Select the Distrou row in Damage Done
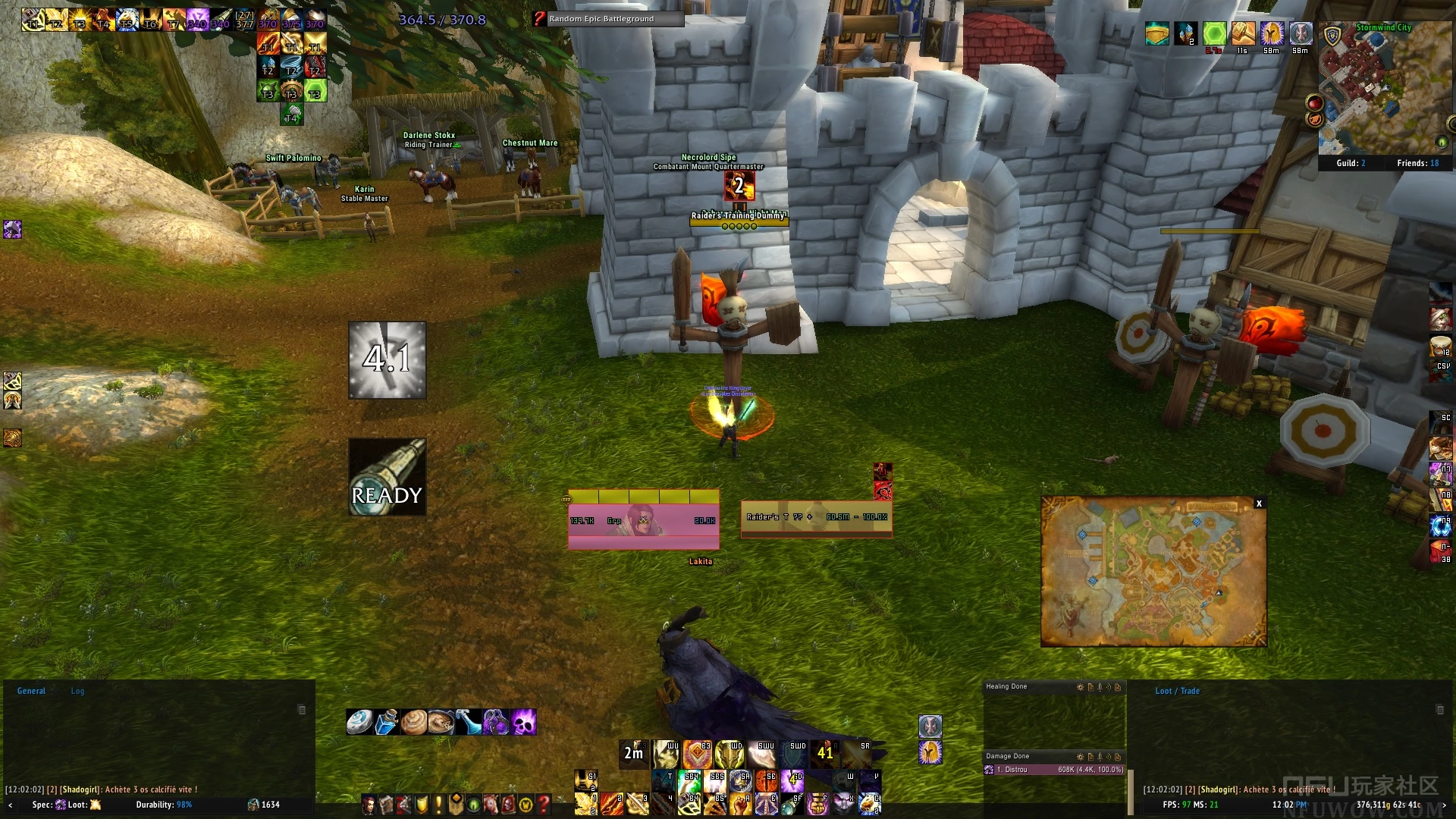Image resolution: width=1456 pixels, height=819 pixels. pos(1054,770)
